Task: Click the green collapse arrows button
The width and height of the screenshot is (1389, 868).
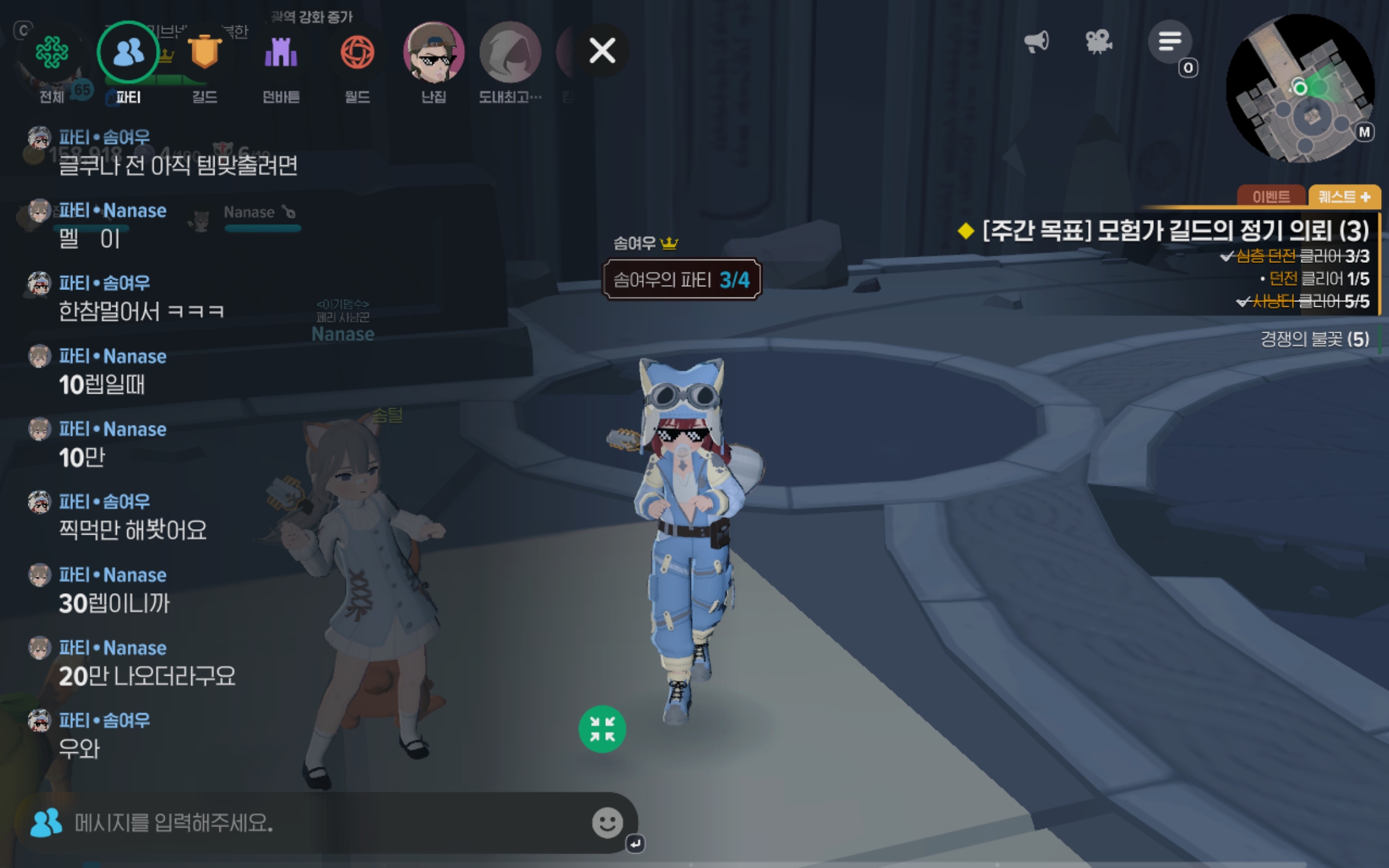Action: click(602, 729)
